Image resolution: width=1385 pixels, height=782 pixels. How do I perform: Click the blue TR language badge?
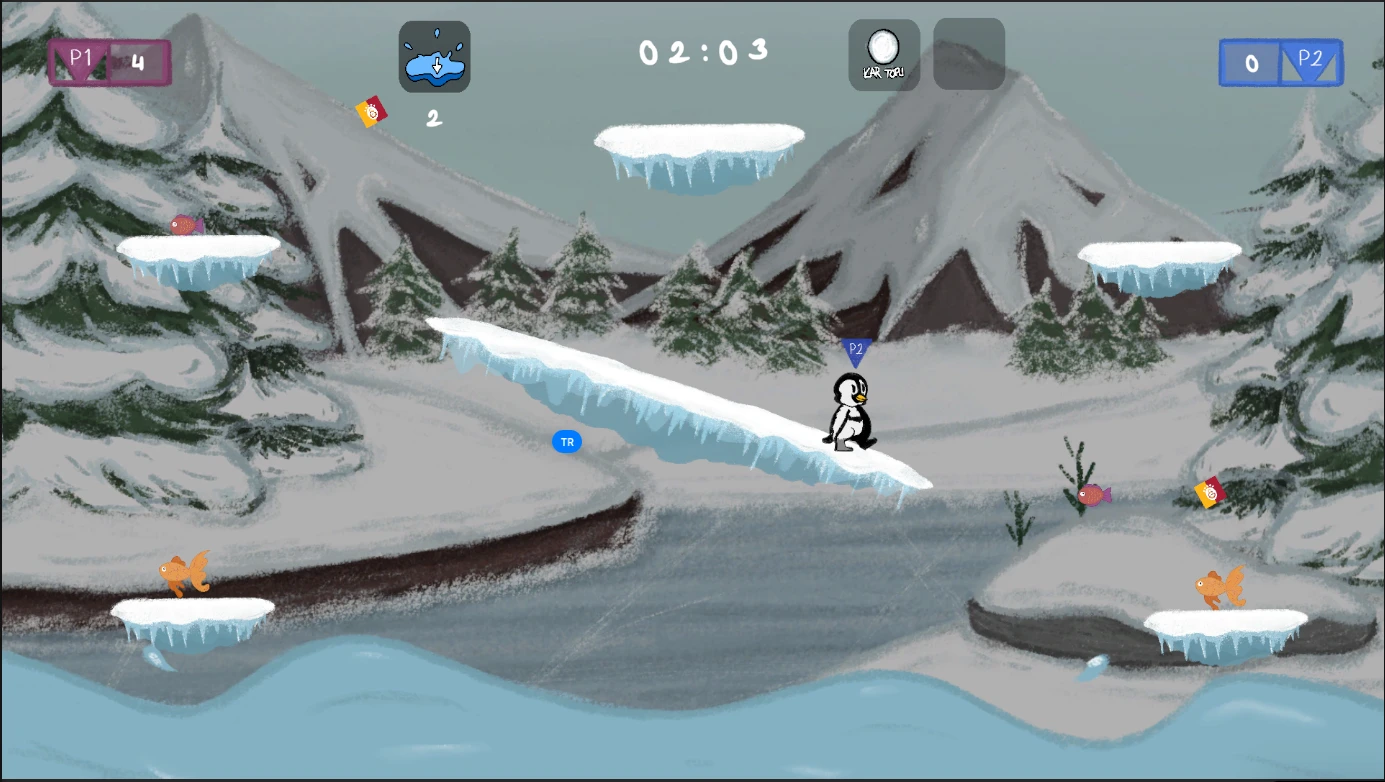pos(567,442)
